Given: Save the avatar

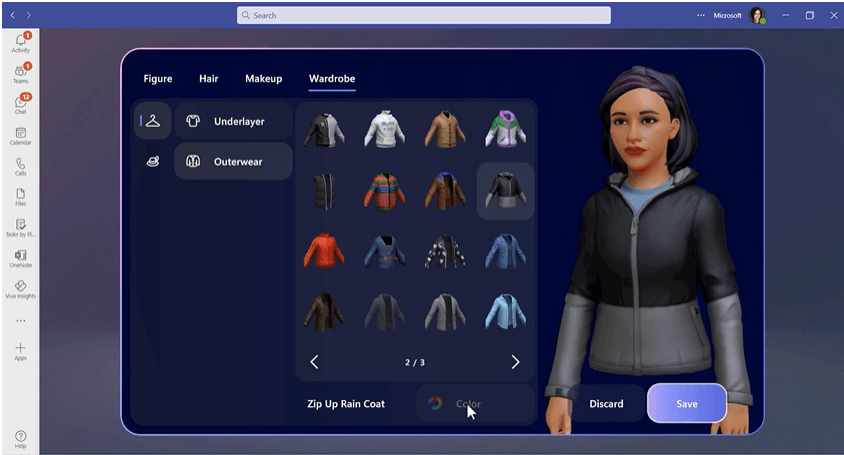Looking at the screenshot, I should 686,404.
